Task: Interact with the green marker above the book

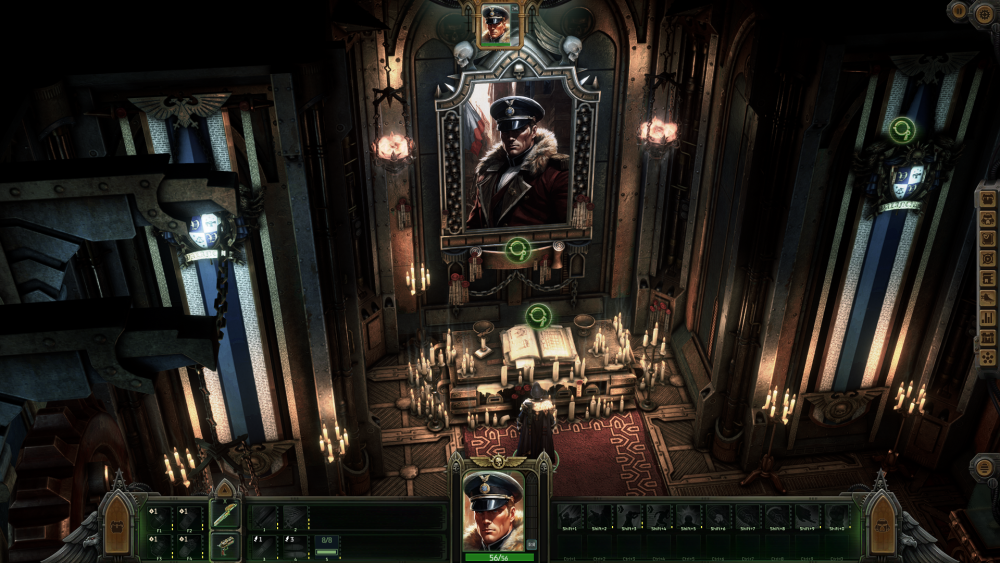Action: point(539,316)
